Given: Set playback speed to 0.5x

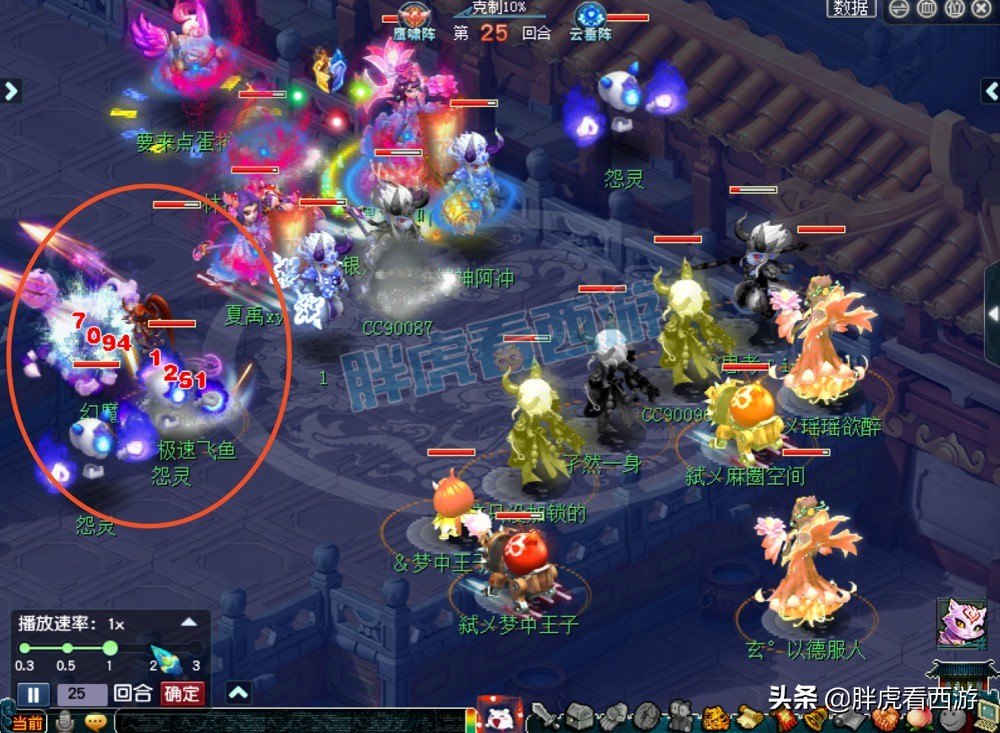Looking at the screenshot, I should pos(66,649).
